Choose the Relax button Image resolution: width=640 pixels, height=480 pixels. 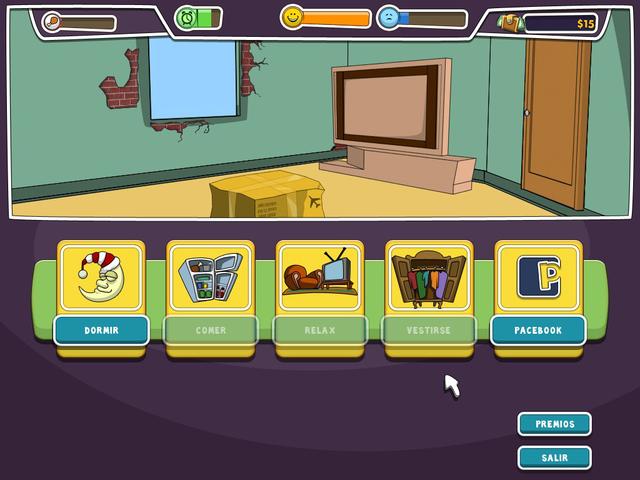[x=320, y=330]
